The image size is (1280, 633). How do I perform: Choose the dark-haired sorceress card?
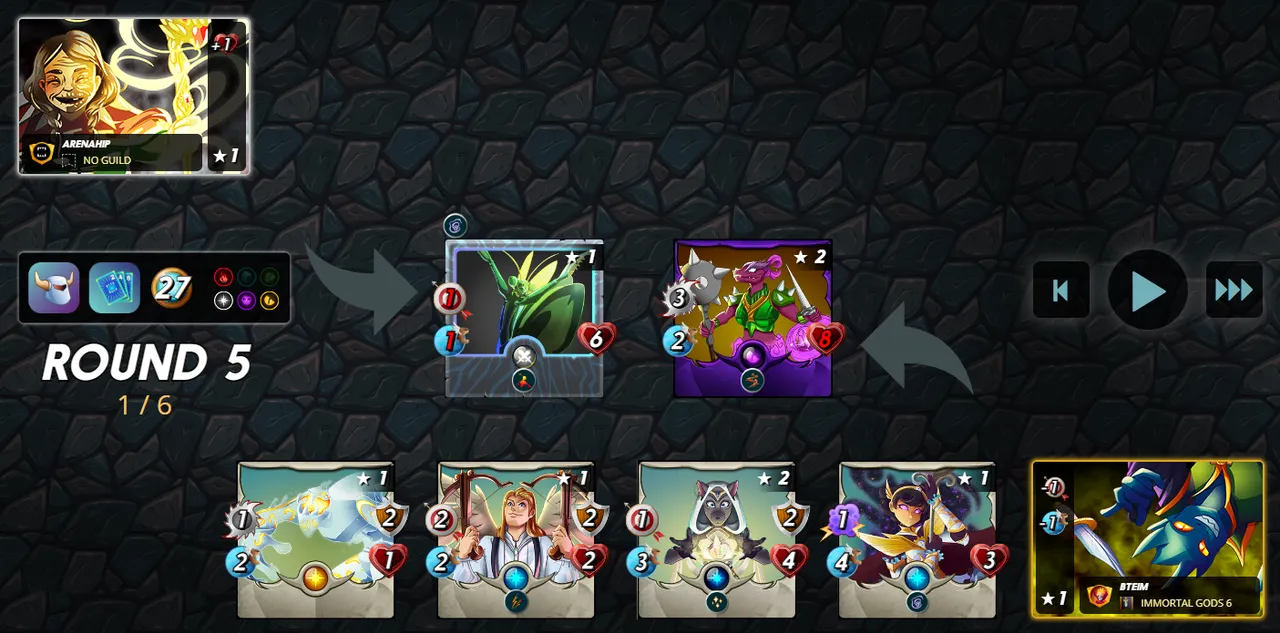click(917, 539)
